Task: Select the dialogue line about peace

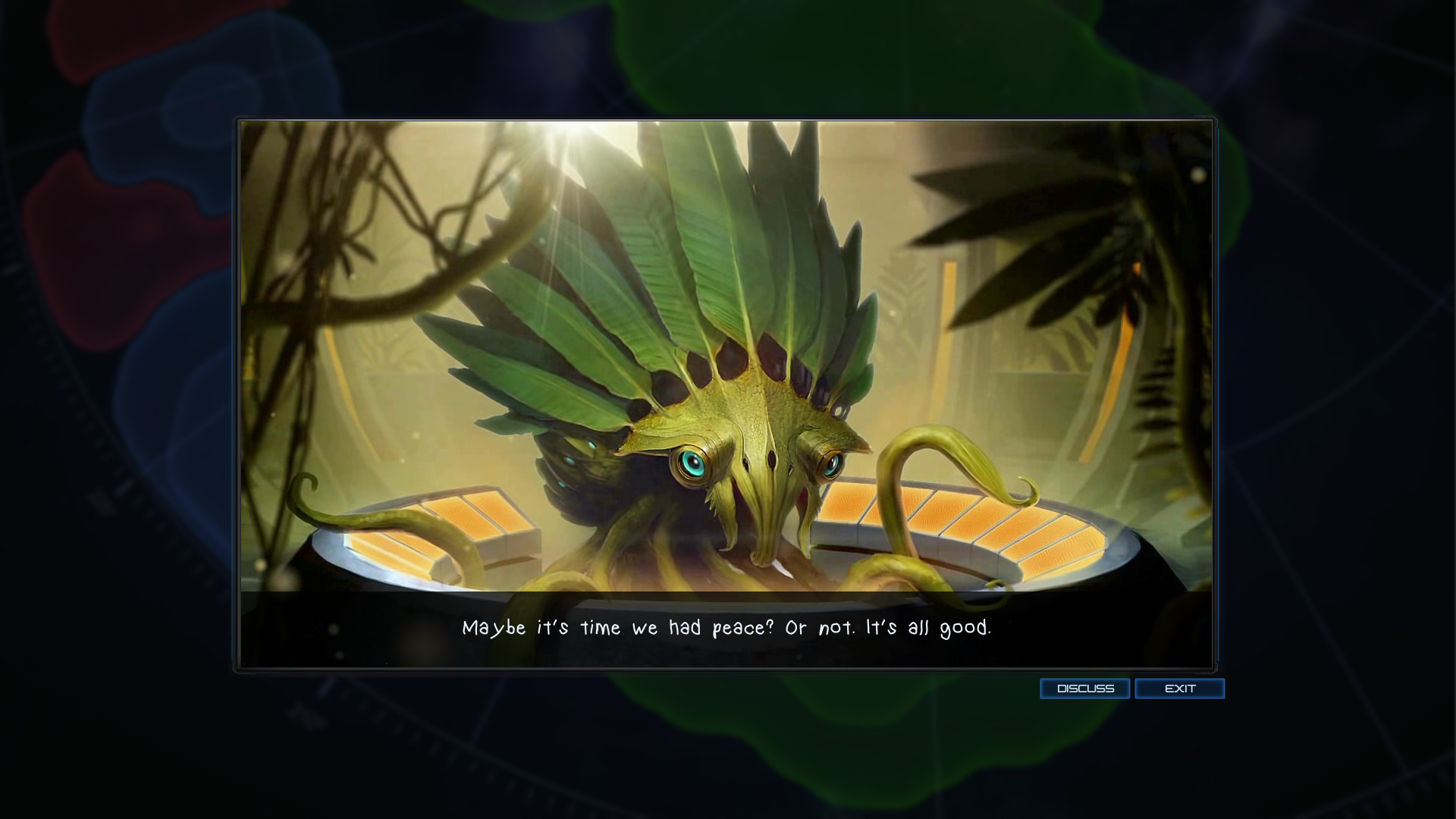Action: [726, 628]
